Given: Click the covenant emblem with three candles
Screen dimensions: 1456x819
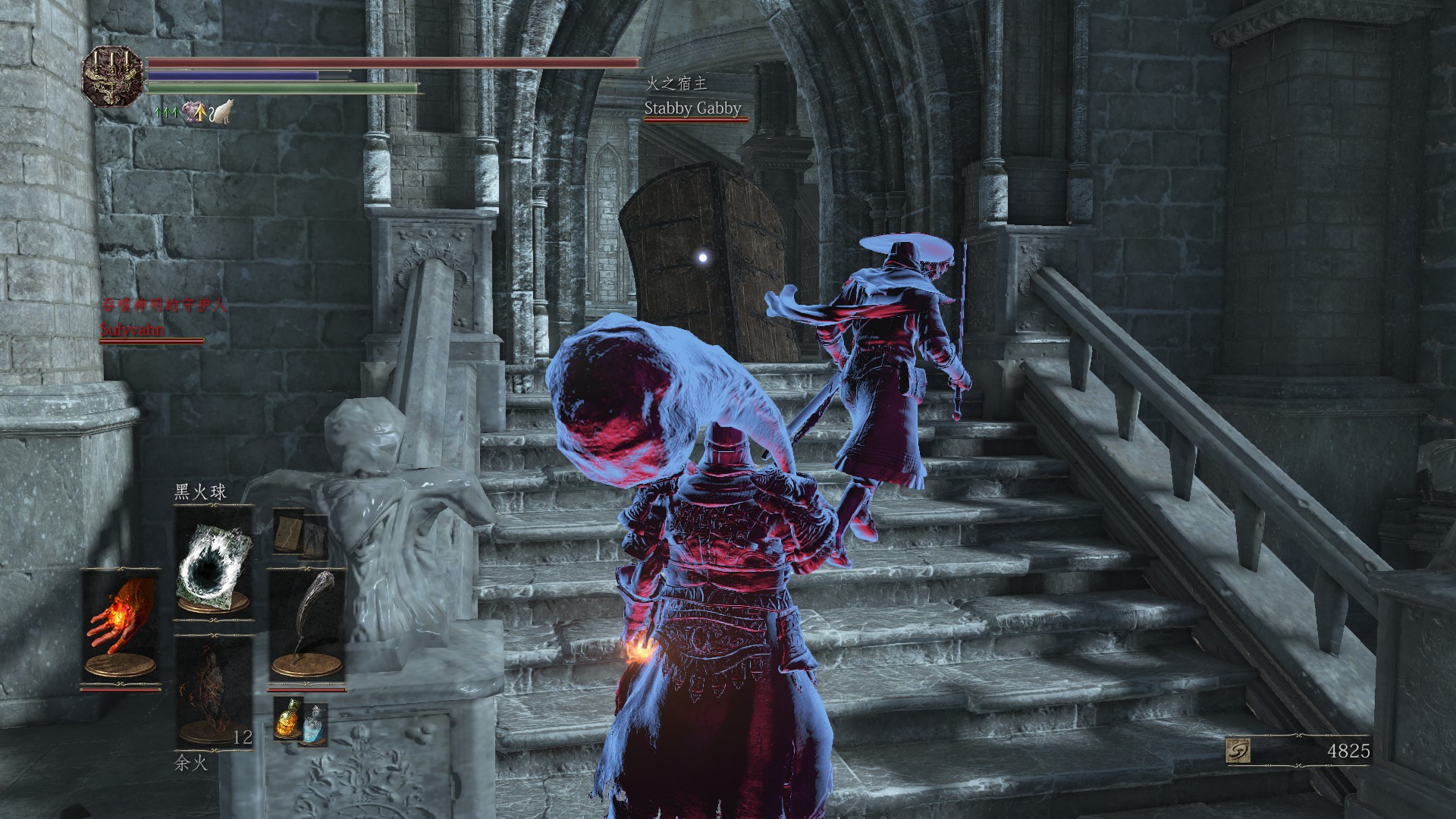Looking at the screenshot, I should coord(112,77).
